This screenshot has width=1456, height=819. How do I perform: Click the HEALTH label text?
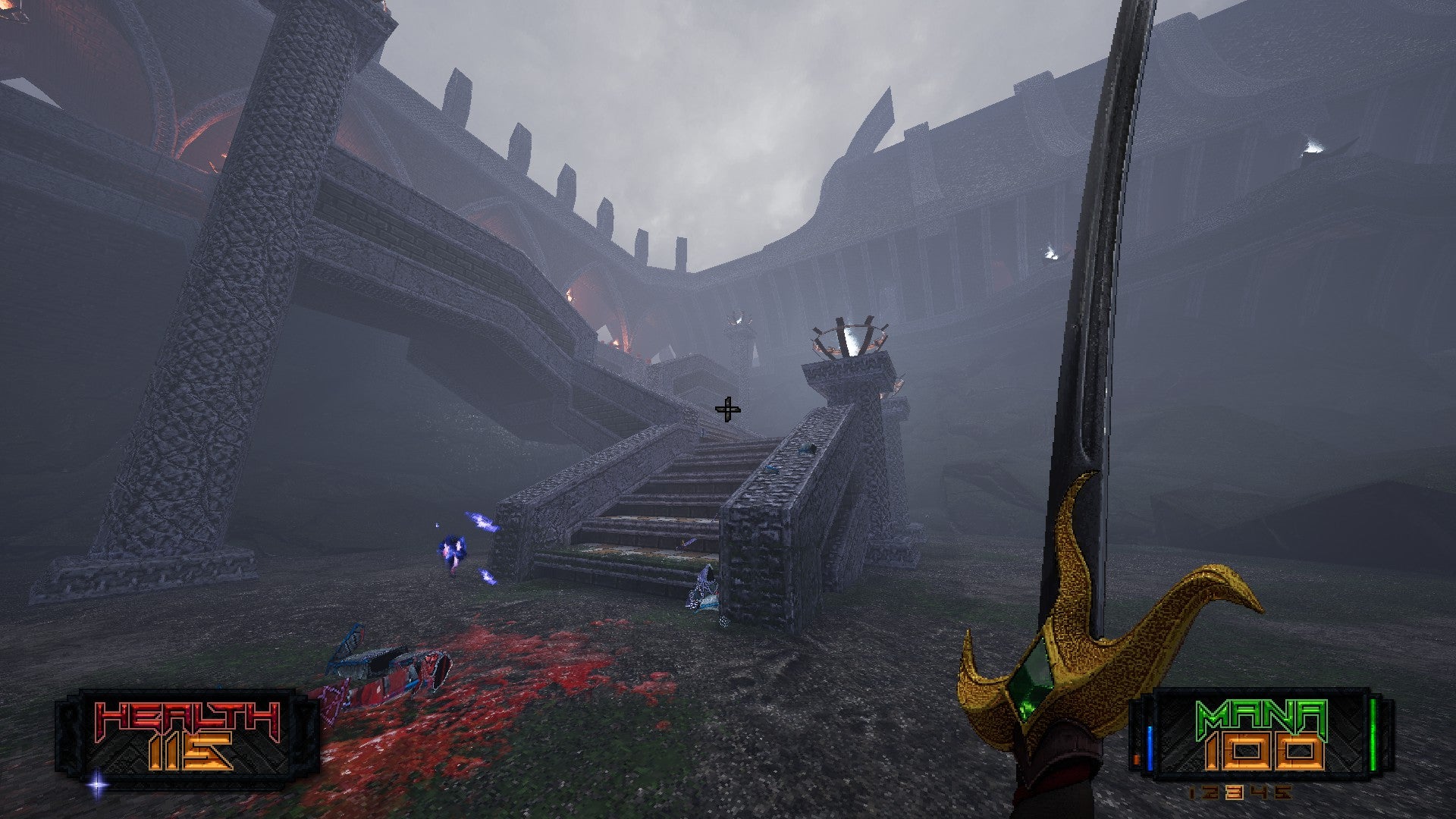click(x=184, y=717)
